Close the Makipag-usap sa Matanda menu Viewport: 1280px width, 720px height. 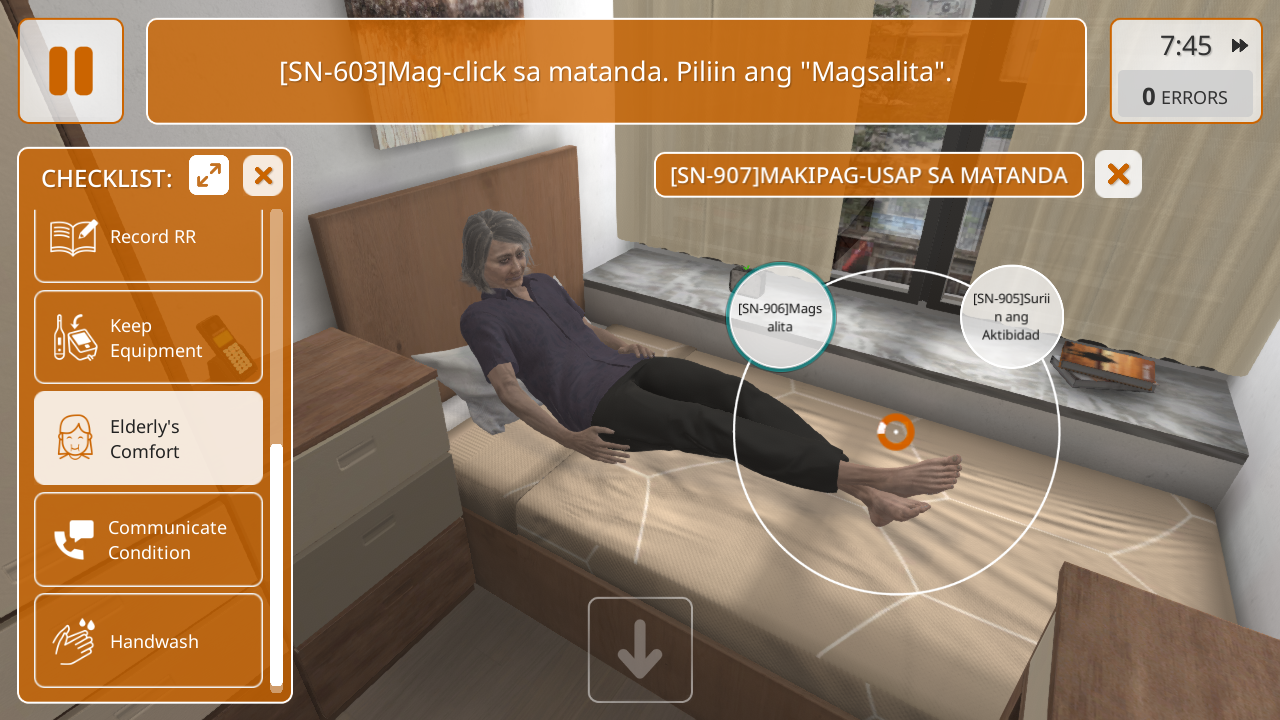[x=1118, y=175]
